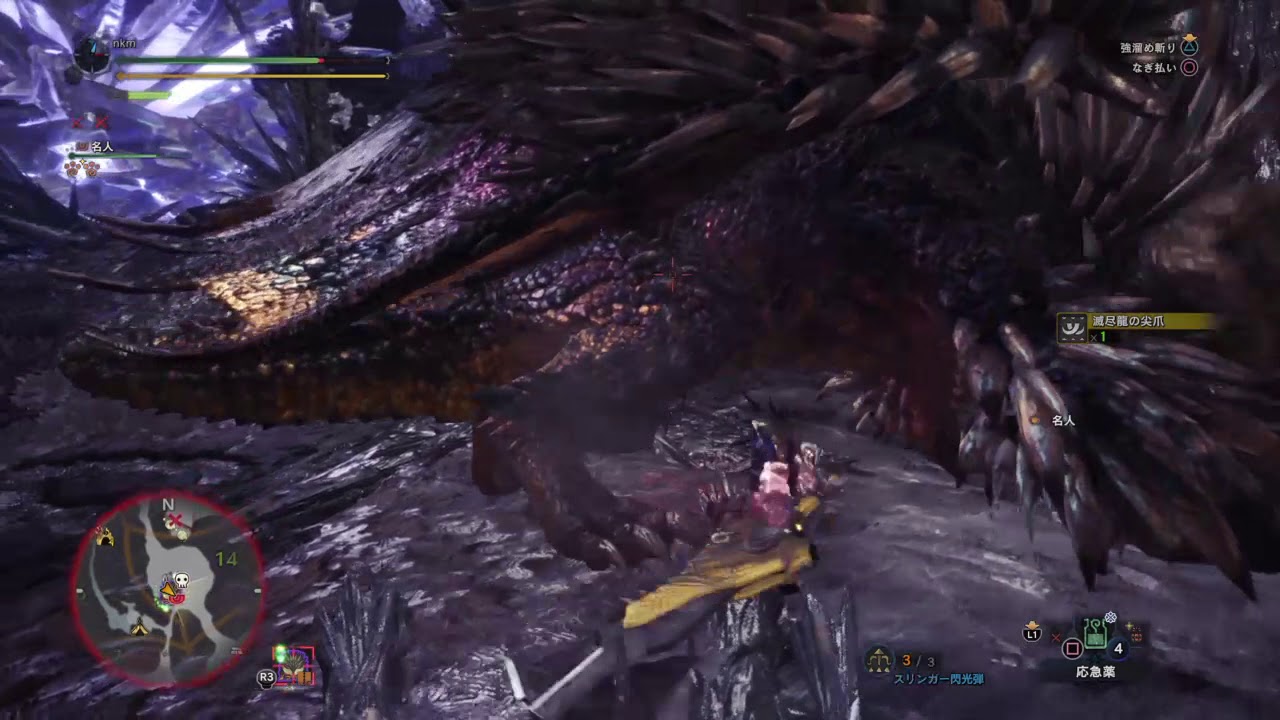Image resolution: width=1280 pixels, height=720 pixels.
Task: Click the player name nkm label
Action: 123,43
